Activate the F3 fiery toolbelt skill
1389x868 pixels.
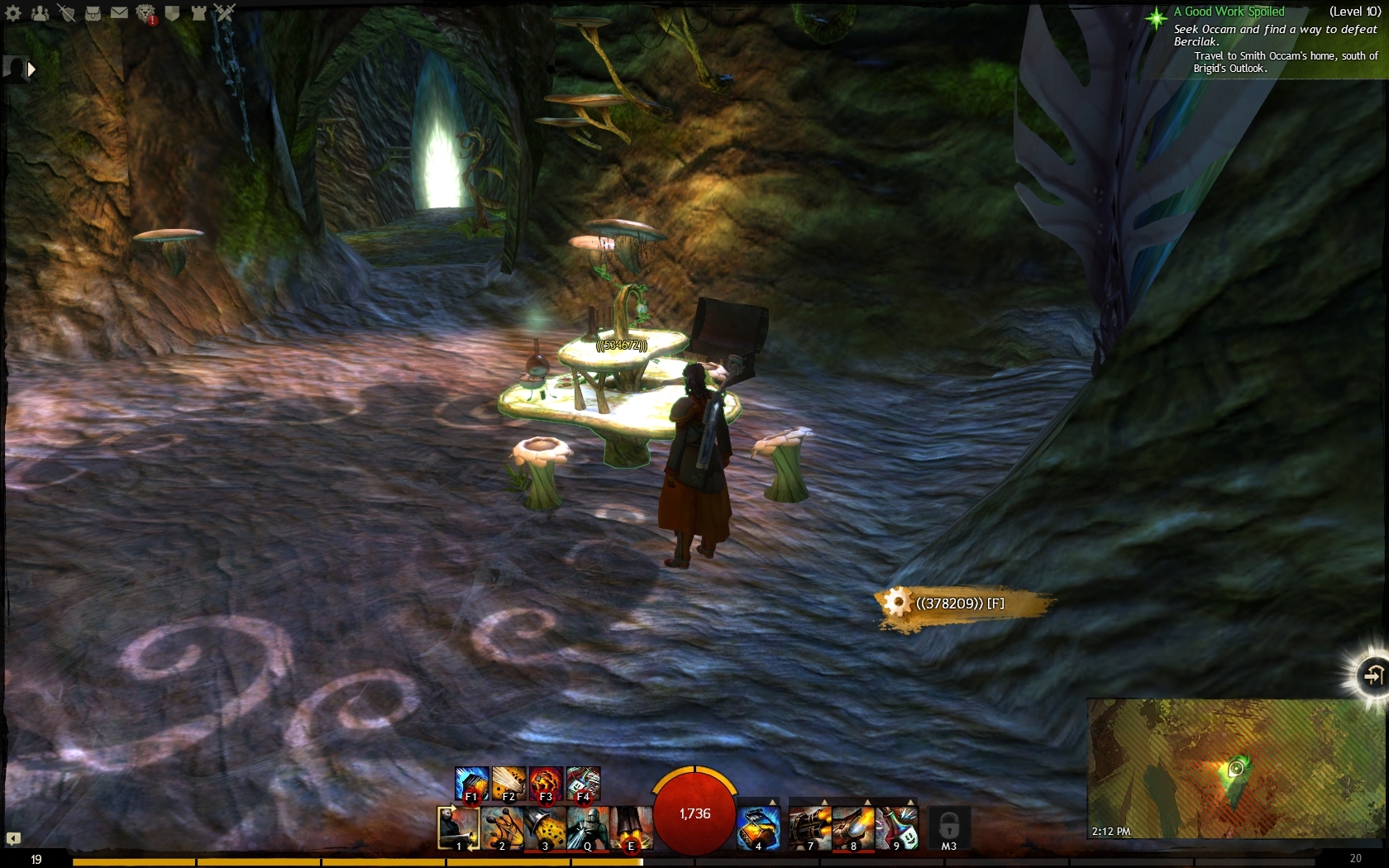(x=546, y=784)
